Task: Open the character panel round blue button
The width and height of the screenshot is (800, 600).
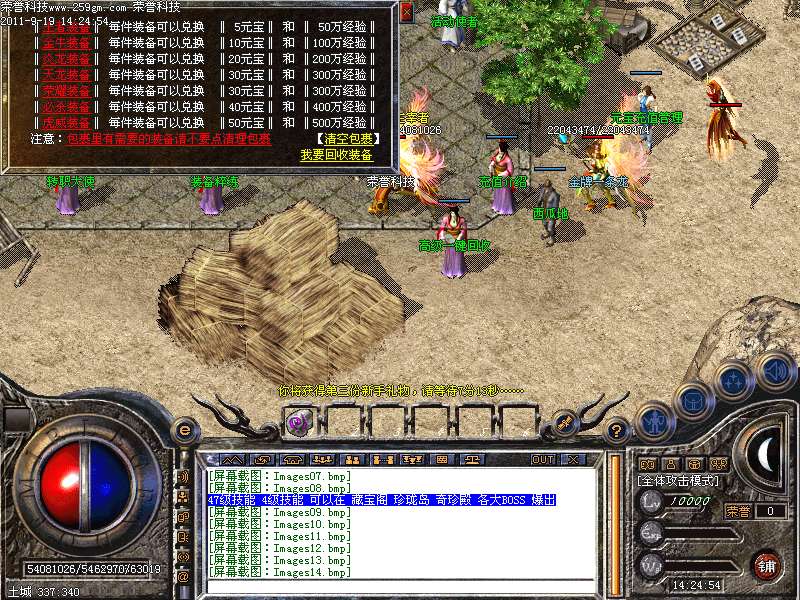Action: [654, 421]
